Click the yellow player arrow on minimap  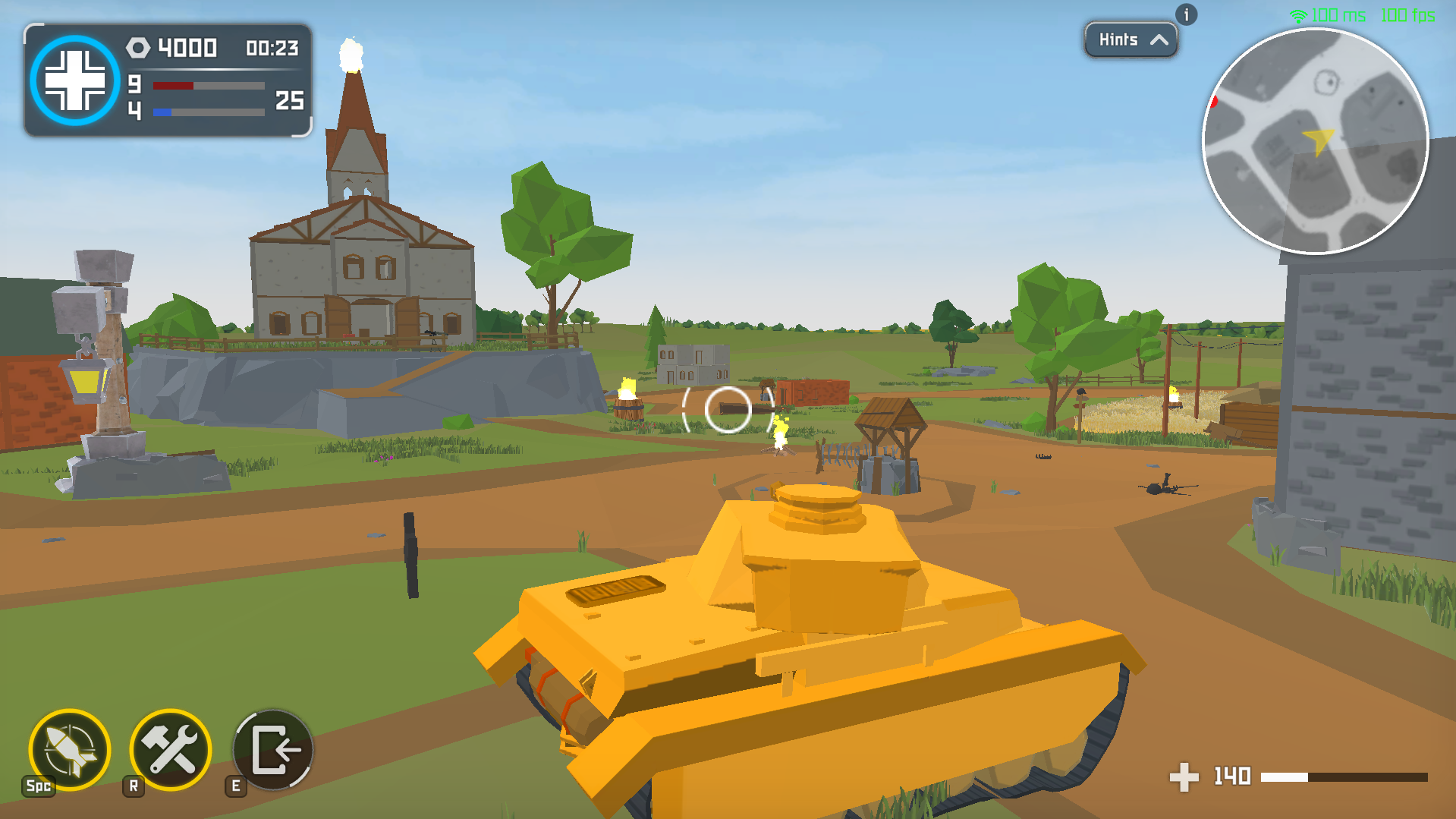[x=1319, y=141]
